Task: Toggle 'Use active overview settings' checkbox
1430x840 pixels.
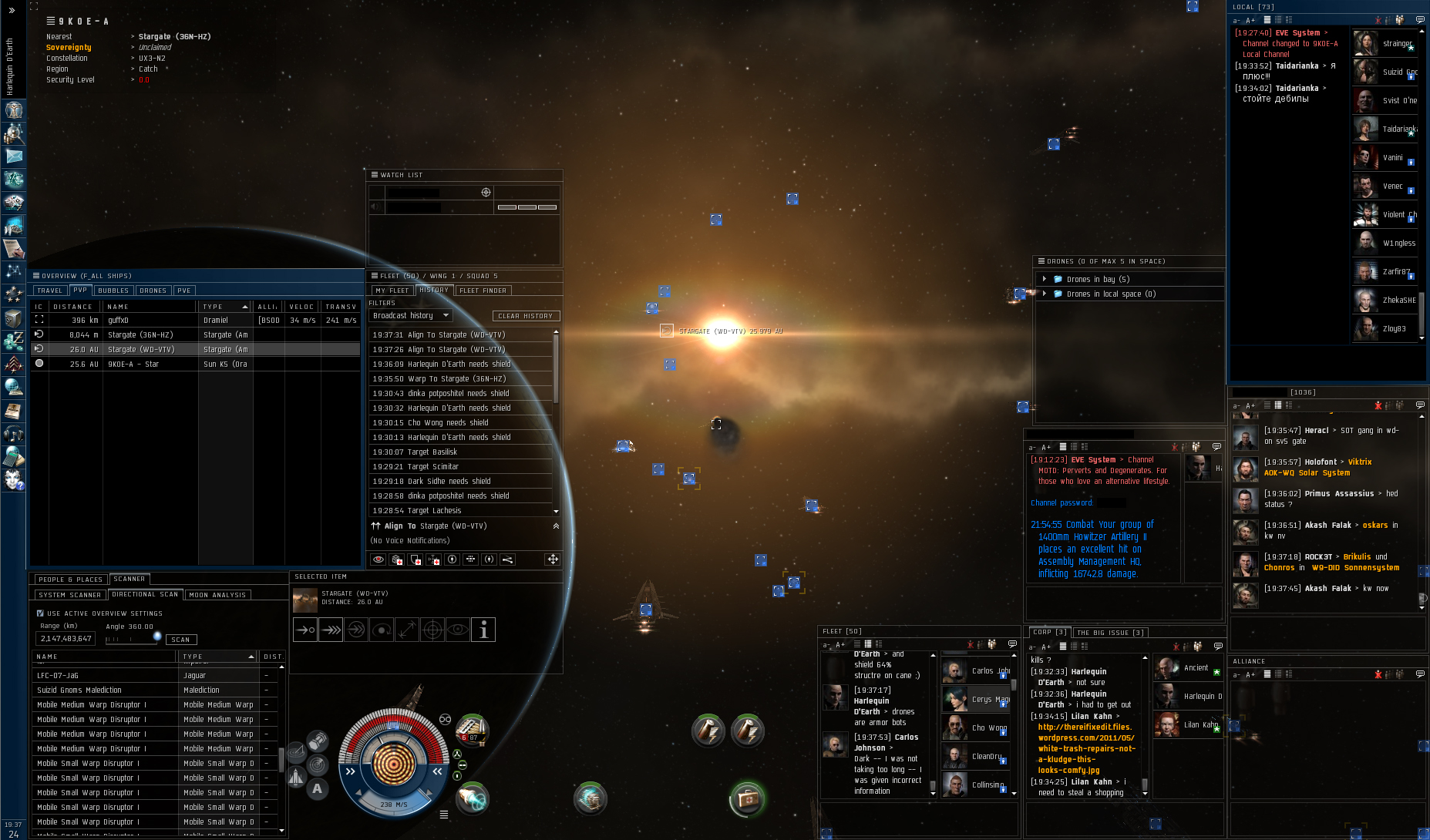Action: [40, 613]
